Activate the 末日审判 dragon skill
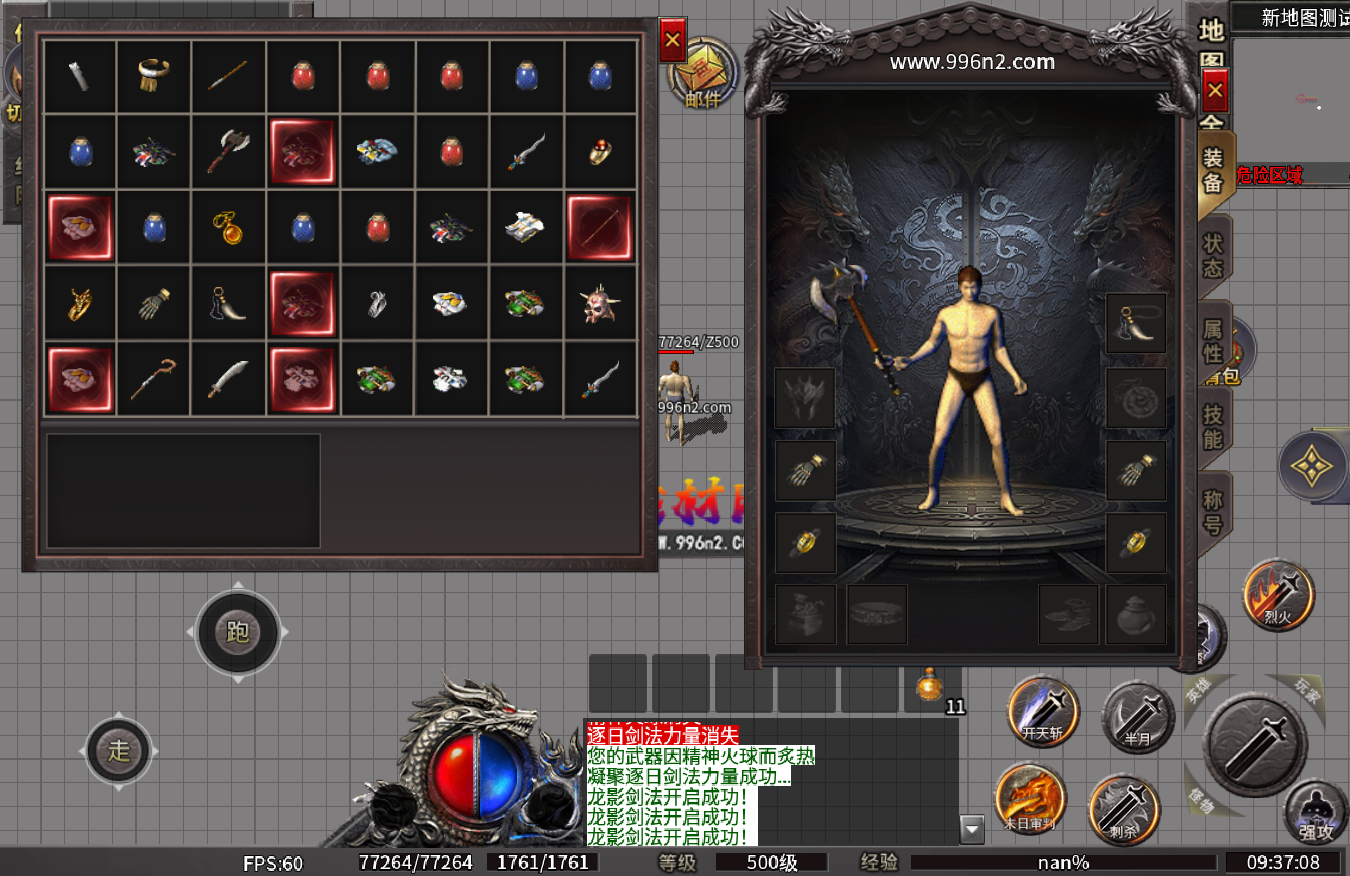Viewport: 1350px width, 876px height. (1030, 801)
